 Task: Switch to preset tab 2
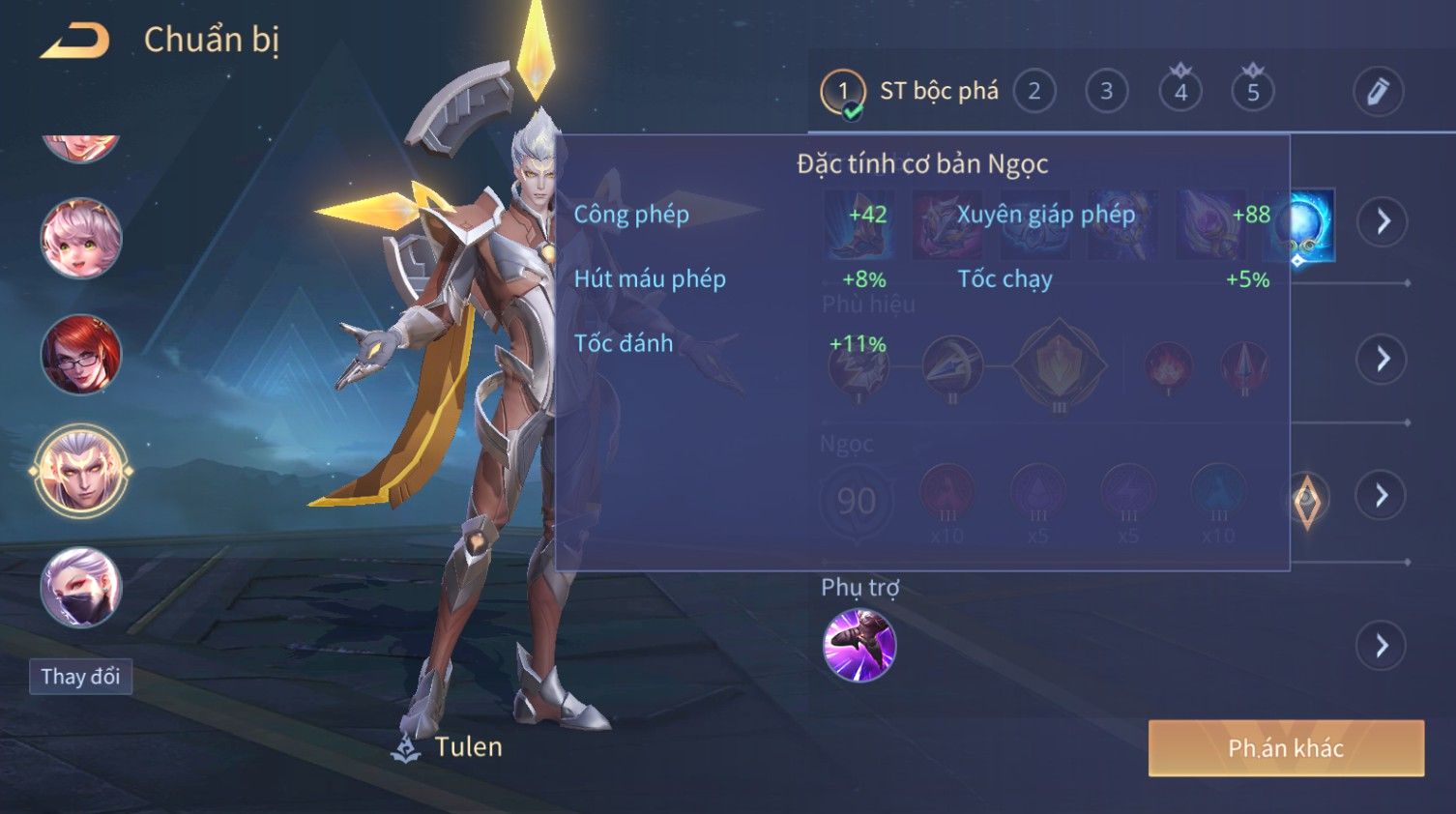point(1034,92)
